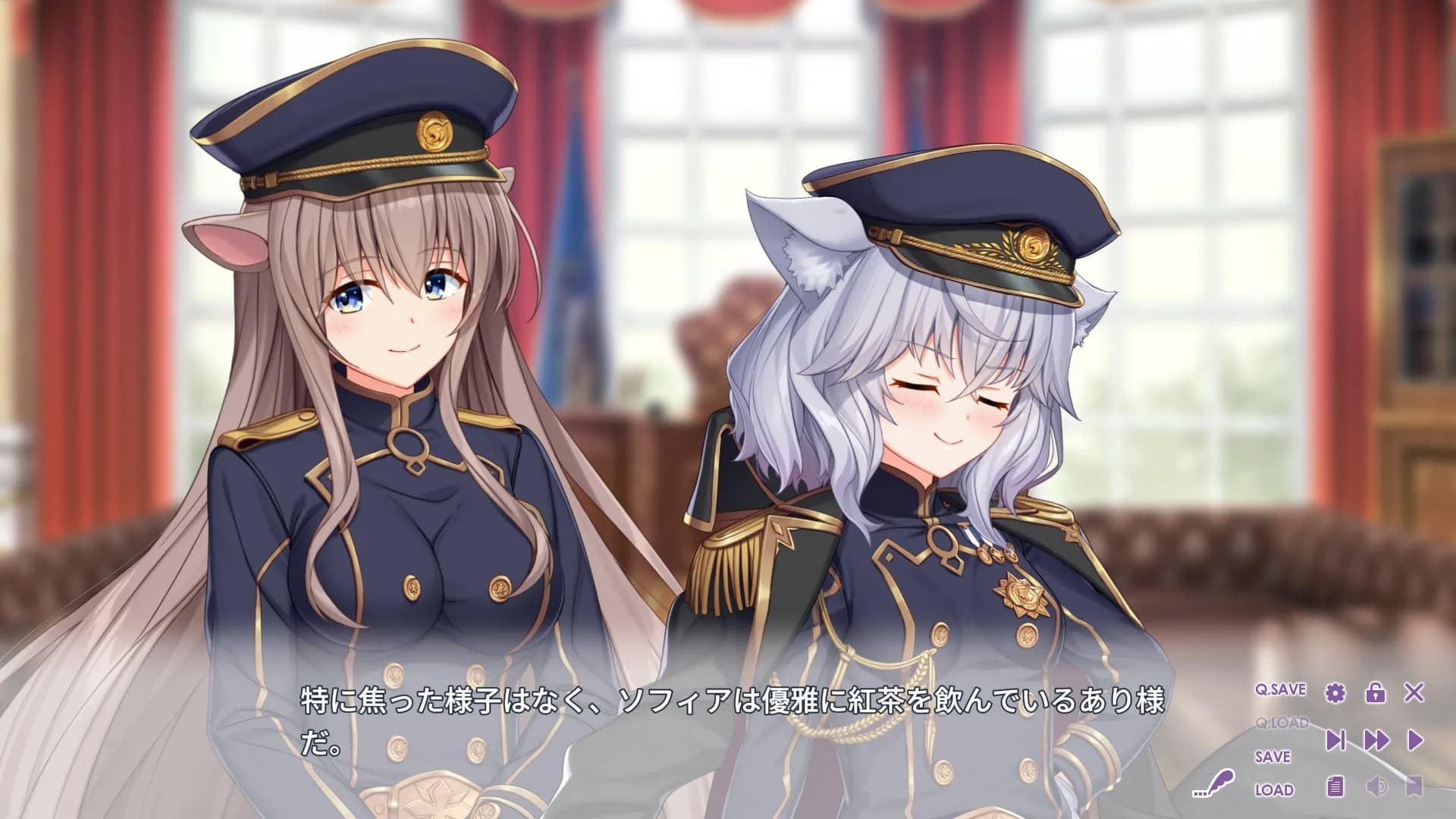Viewport: 1456px width, 819px height.
Task: Open the game configuration screen
Action: click(x=1335, y=694)
